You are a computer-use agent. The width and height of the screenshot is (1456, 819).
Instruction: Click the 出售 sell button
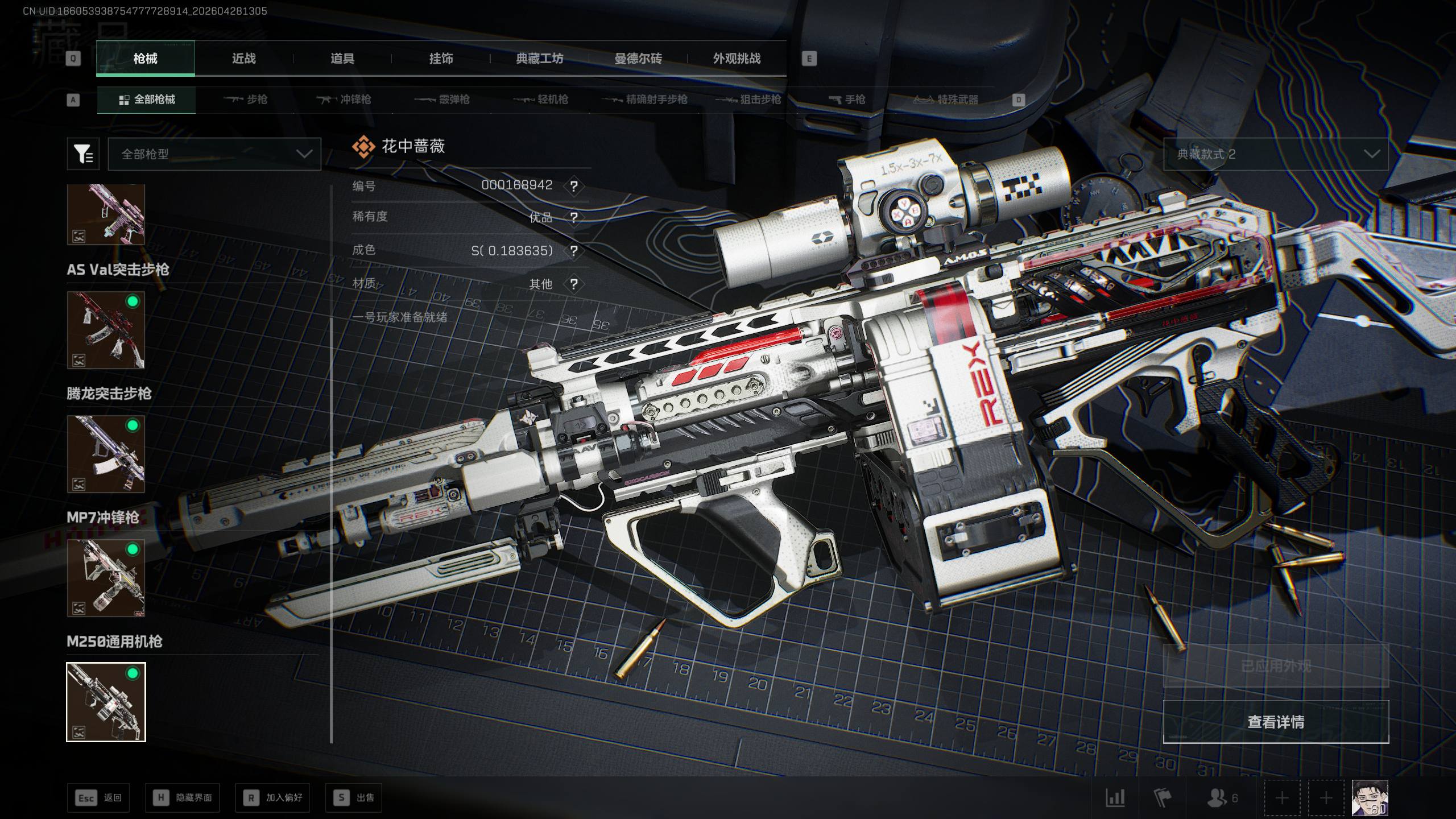tap(354, 798)
